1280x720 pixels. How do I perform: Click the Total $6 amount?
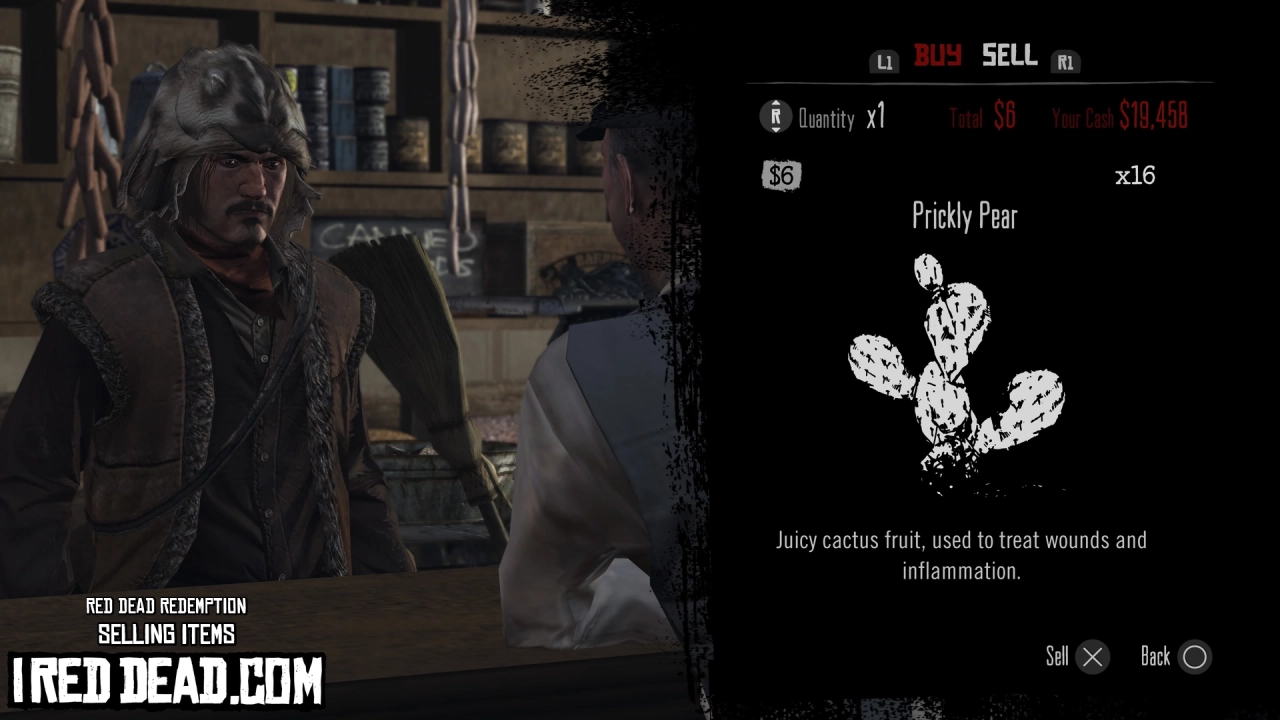pyautogui.click(x=981, y=117)
